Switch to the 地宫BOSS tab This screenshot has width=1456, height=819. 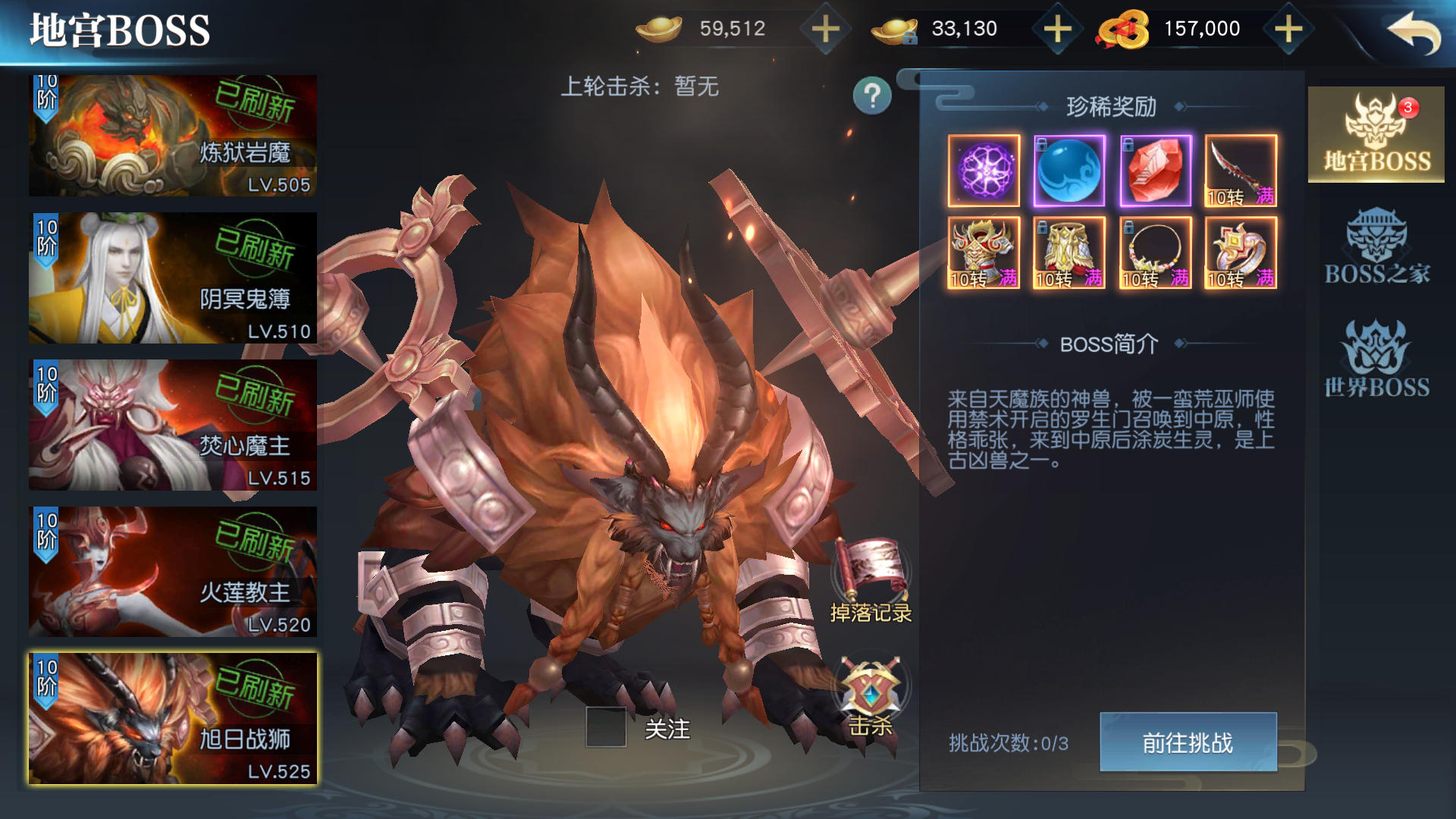(x=1376, y=135)
